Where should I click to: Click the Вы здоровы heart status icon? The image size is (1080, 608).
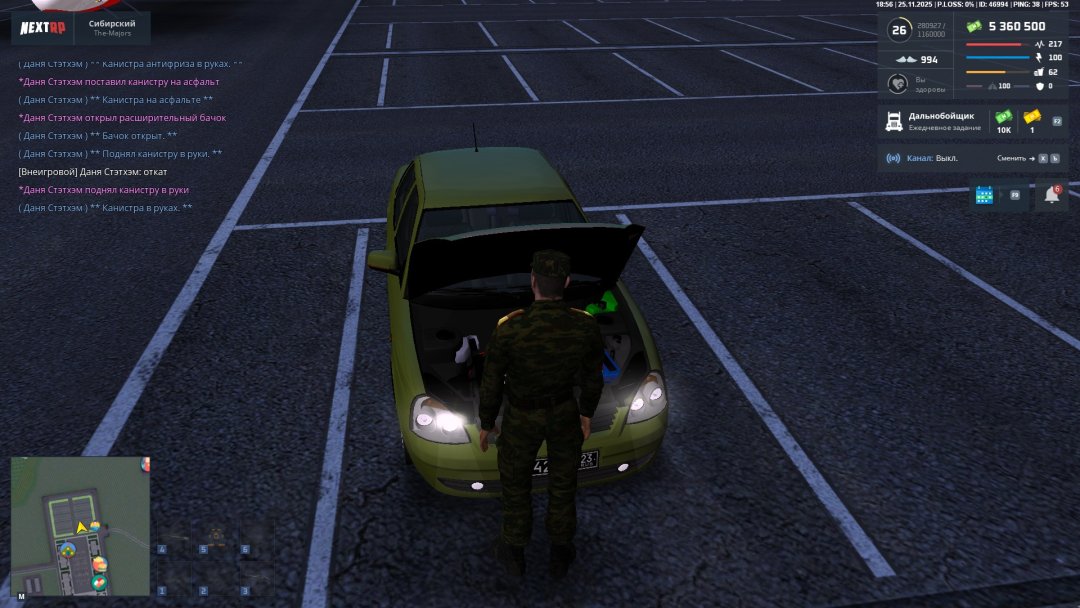tap(898, 84)
